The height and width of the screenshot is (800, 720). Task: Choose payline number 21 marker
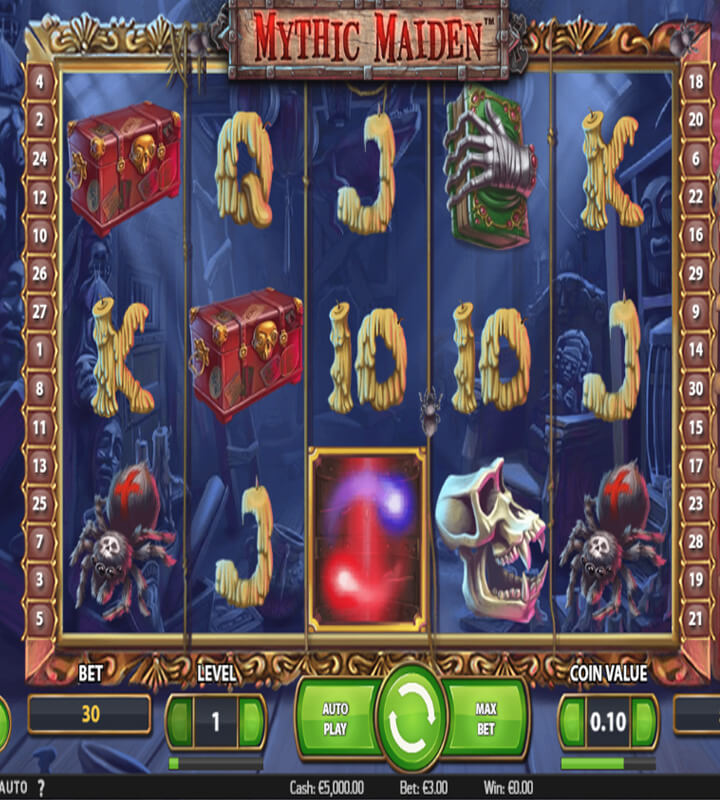695,618
